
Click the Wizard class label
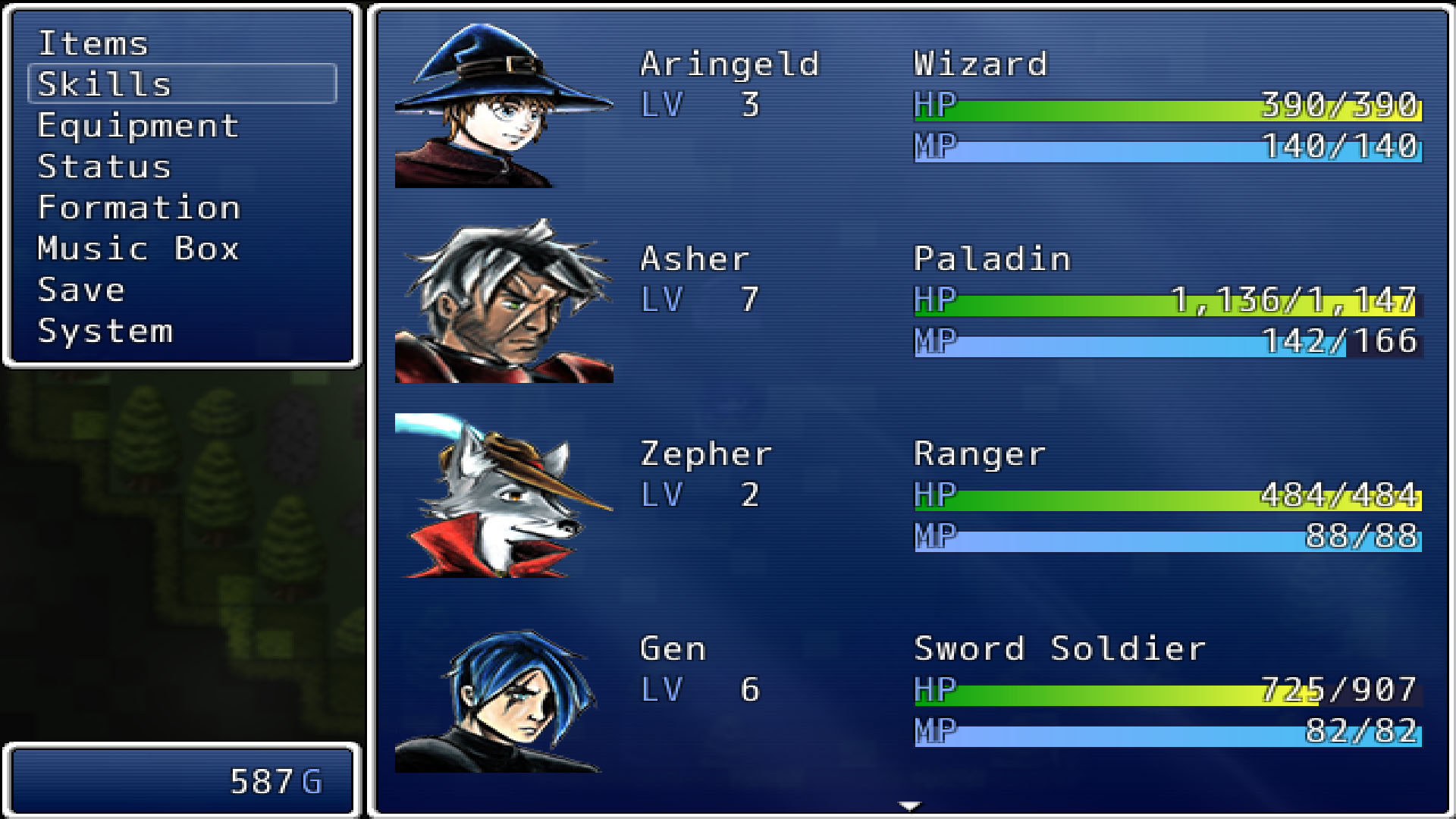click(x=980, y=64)
